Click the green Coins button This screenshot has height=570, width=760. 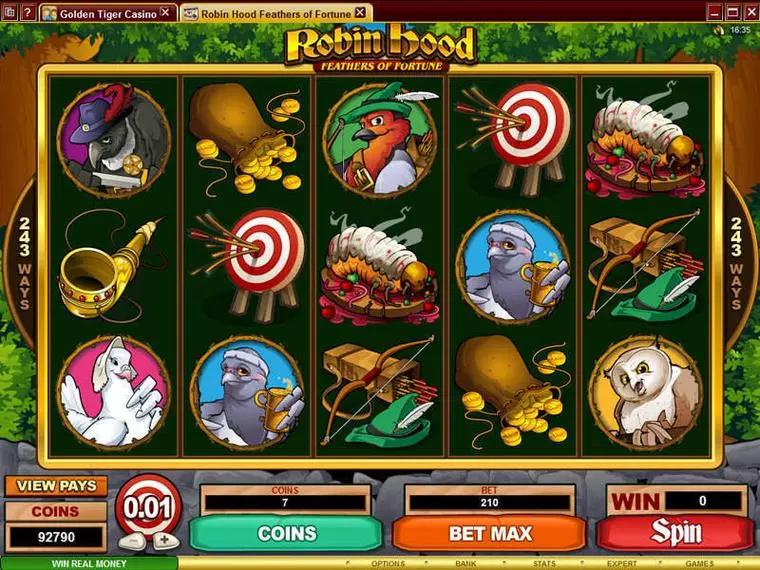287,533
